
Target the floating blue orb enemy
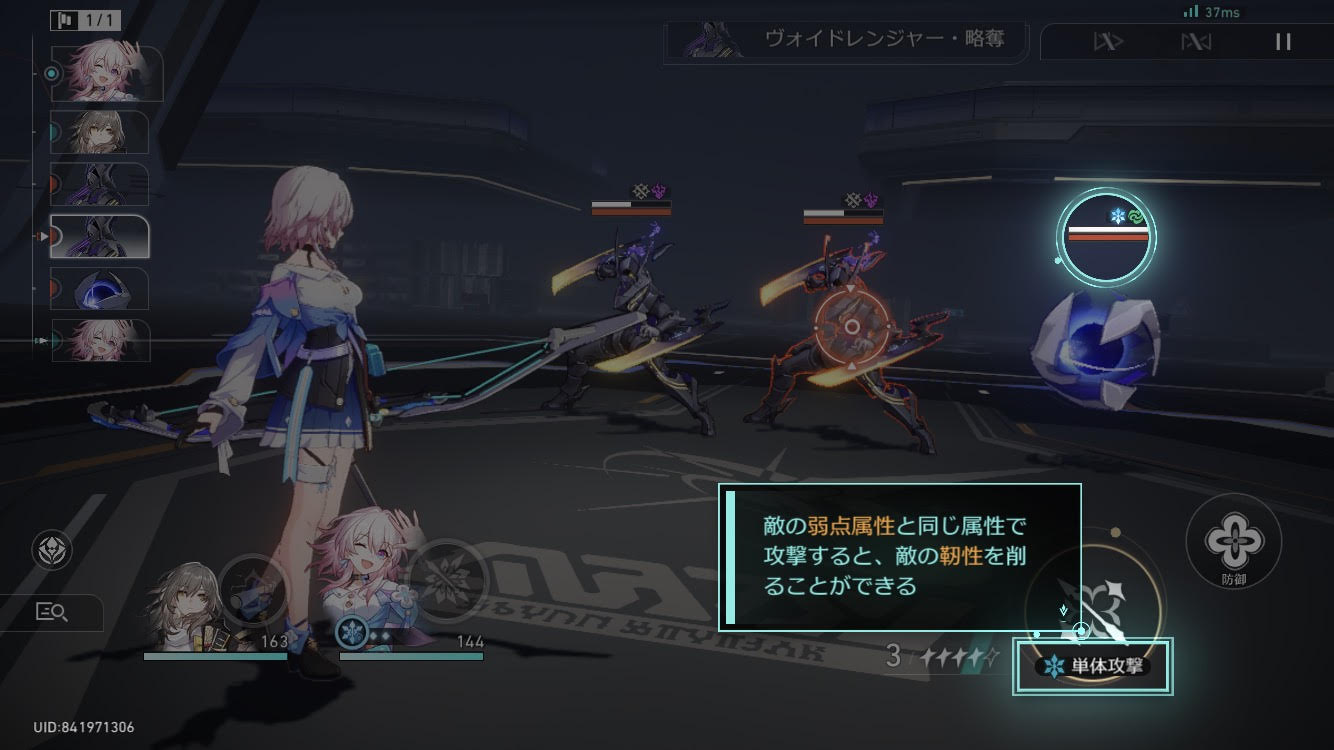coord(1095,340)
